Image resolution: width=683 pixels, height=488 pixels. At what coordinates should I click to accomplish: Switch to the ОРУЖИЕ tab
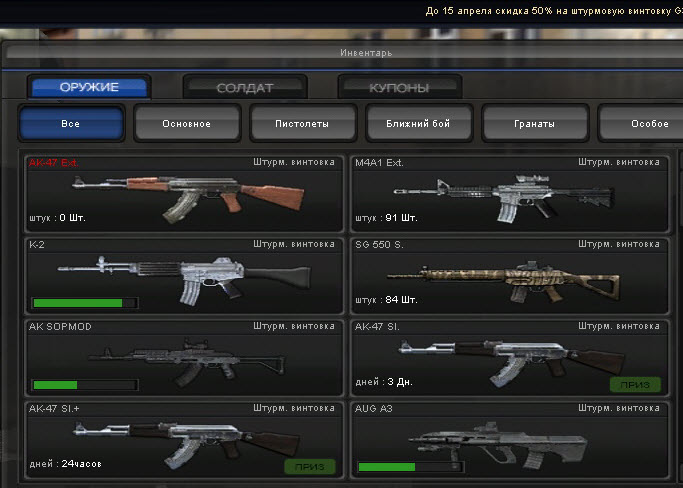tap(90, 88)
